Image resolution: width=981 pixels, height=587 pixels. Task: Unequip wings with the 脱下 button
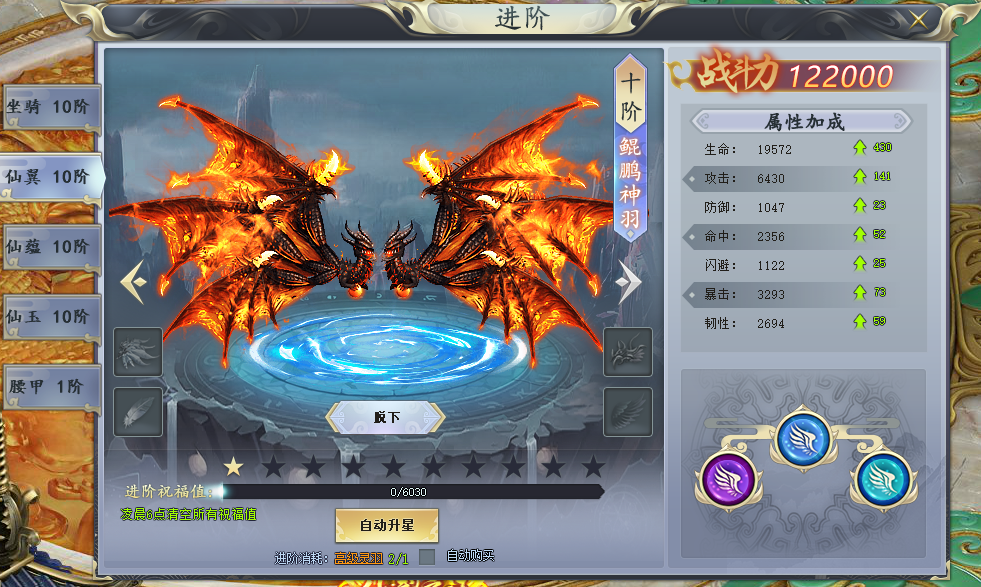point(386,417)
